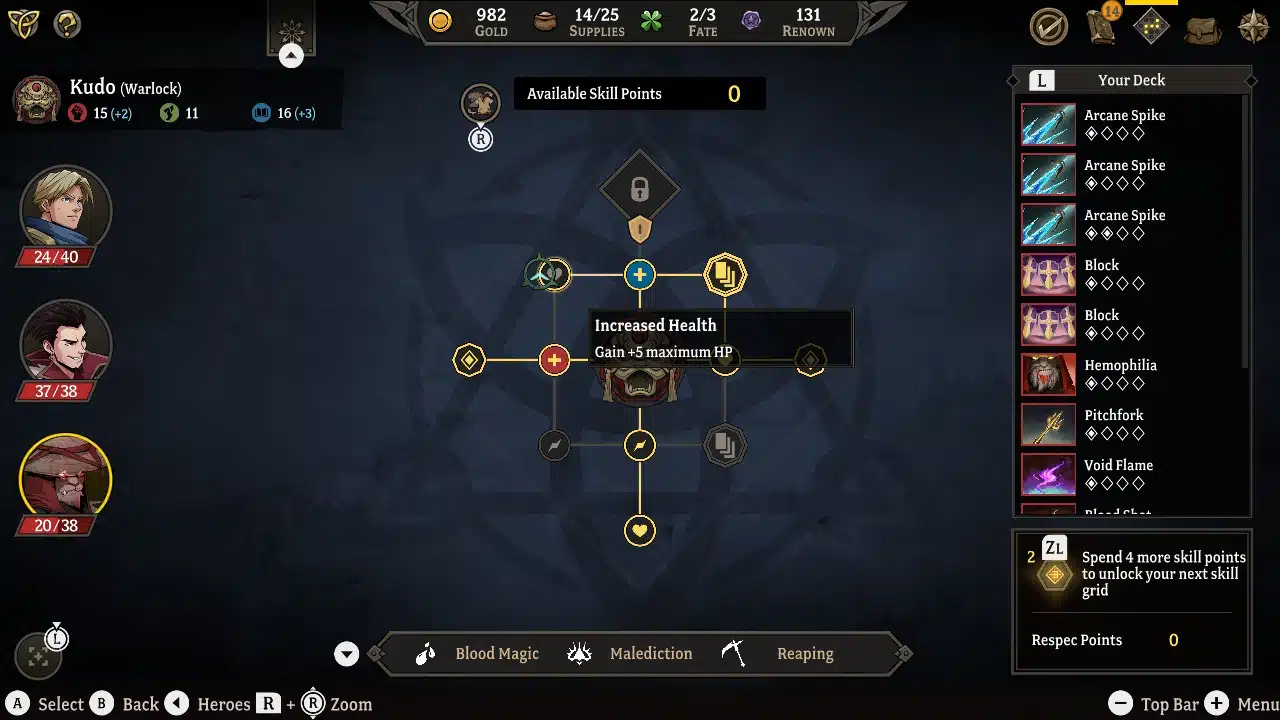Image resolution: width=1280 pixels, height=720 pixels.
Task: Switch to the Blood Magic tab
Action: (x=497, y=653)
